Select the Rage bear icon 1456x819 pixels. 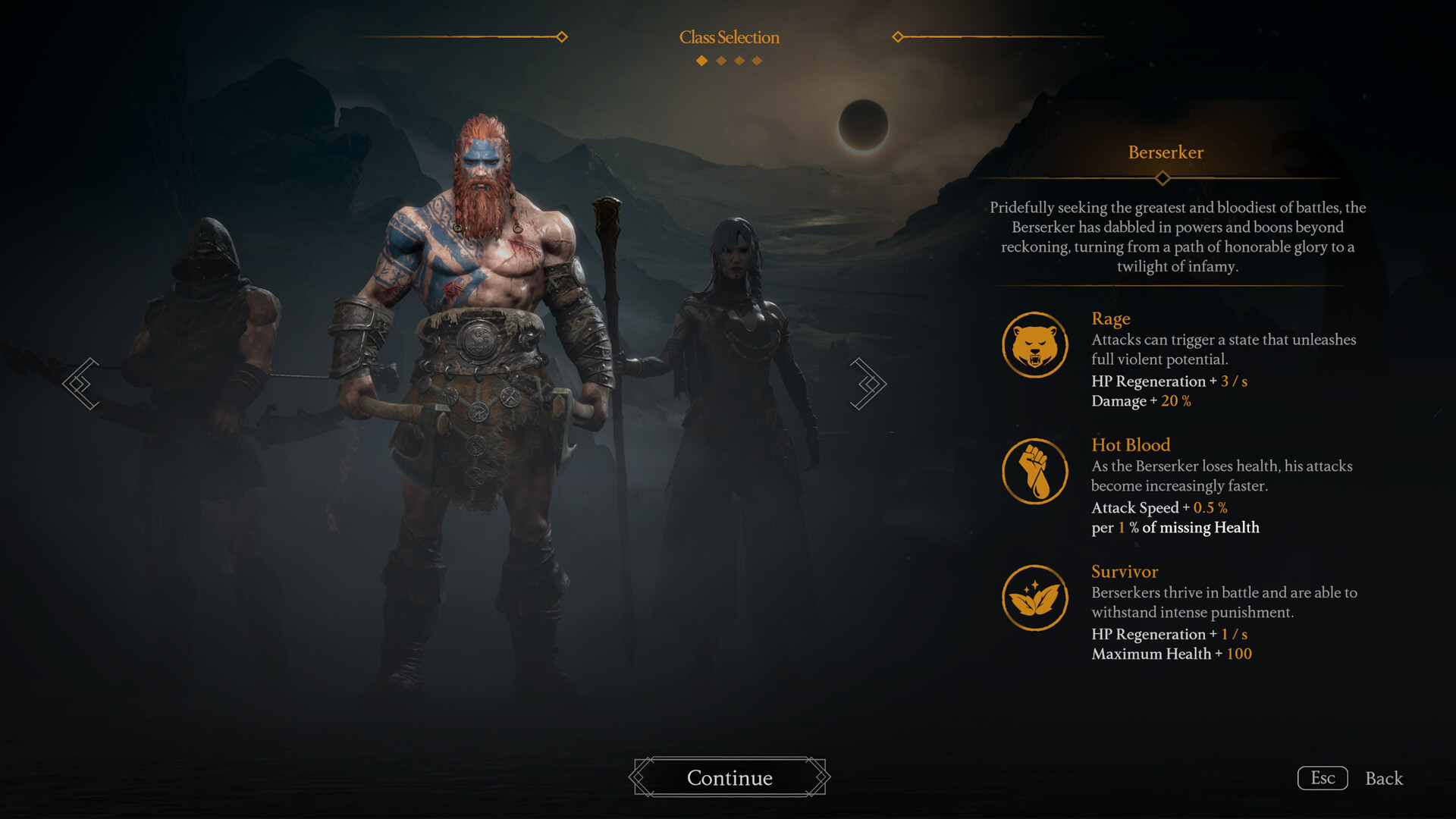click(1035, 344)
